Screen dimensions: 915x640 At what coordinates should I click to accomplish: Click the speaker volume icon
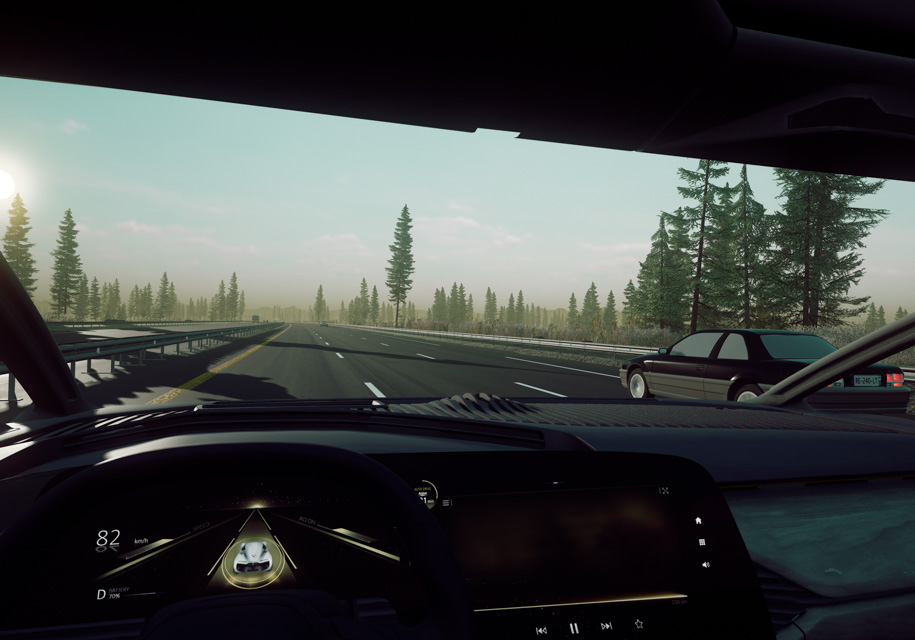click(705, 565)
